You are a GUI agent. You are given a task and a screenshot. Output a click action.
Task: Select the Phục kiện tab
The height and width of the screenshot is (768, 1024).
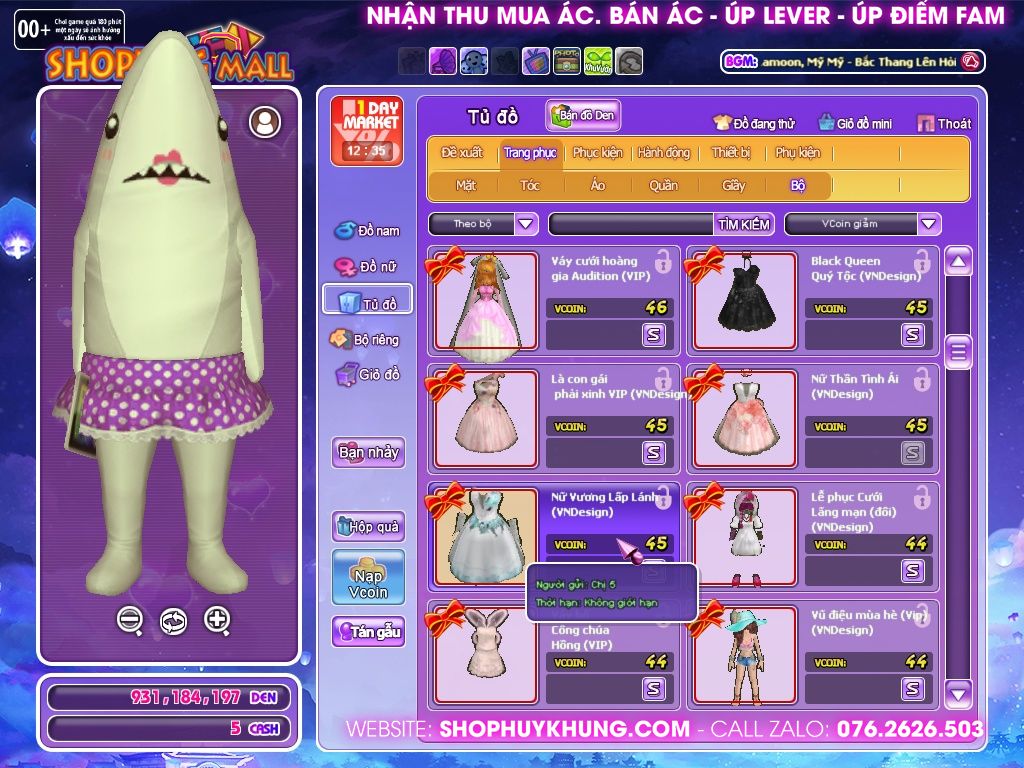click(x=597, y=153)
